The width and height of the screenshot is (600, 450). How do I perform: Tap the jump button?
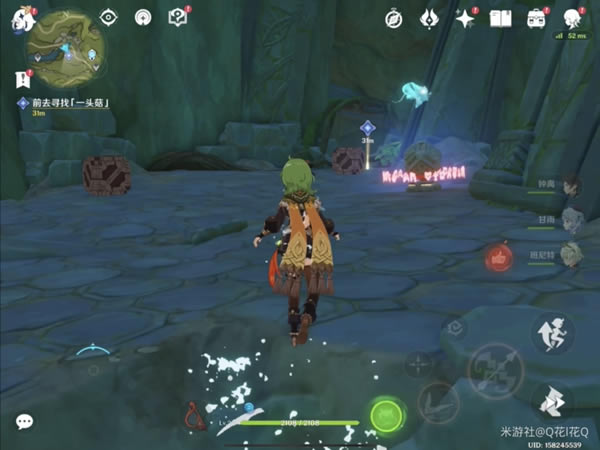point(552,333)
